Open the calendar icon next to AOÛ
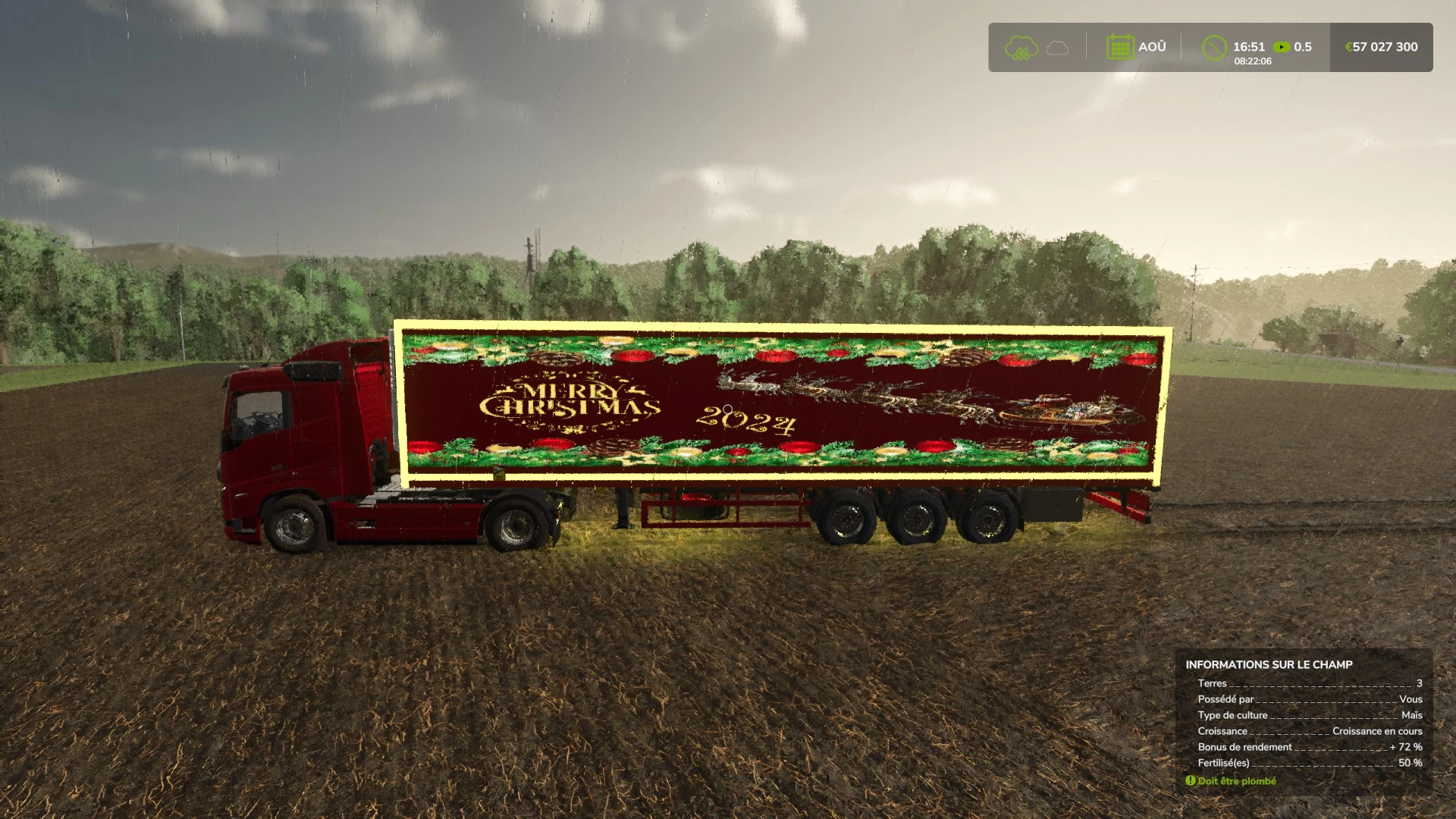 click(1120, 46)
